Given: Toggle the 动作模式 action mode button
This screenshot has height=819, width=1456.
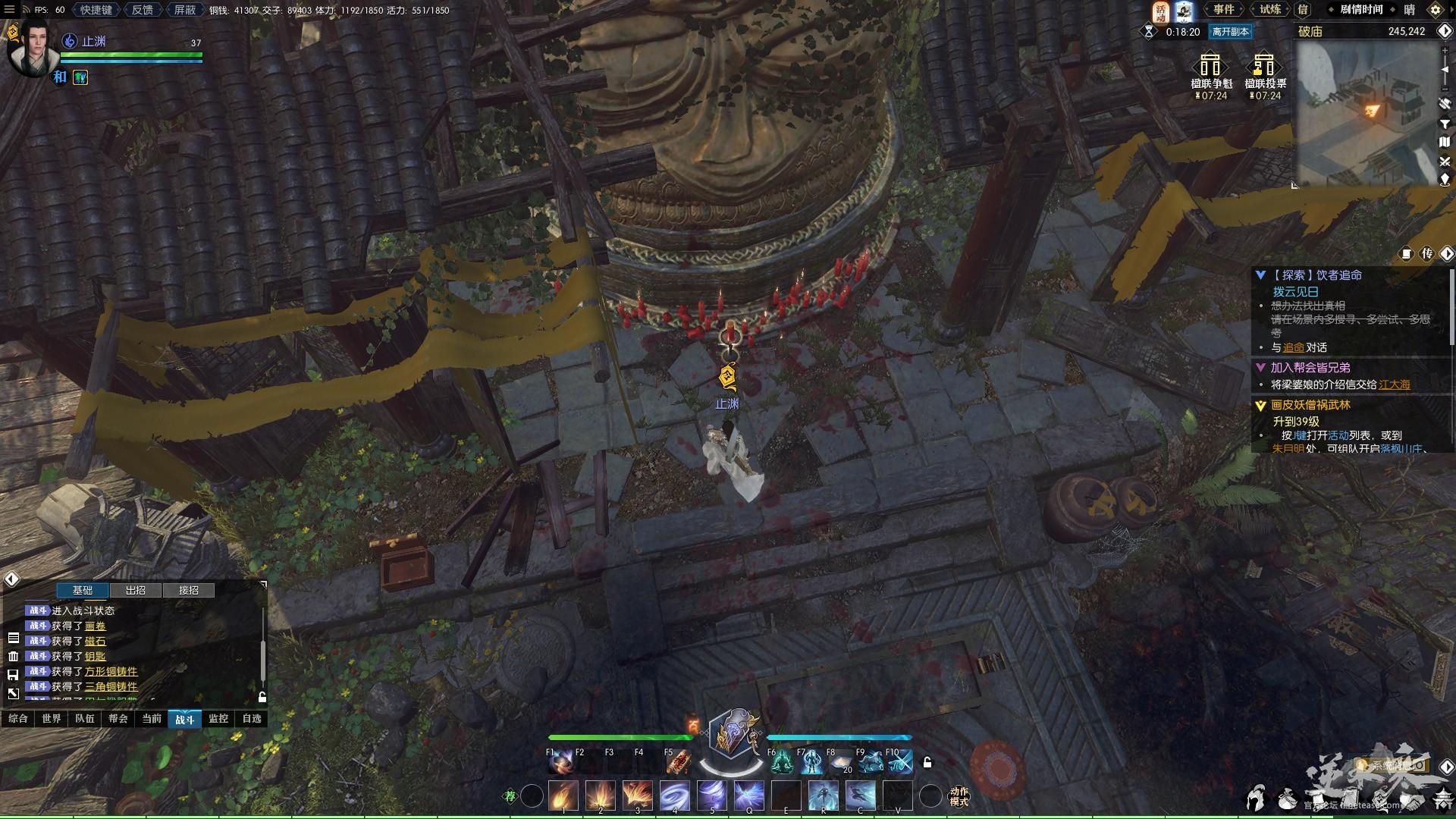Looking at the screenshot, I should (x=959, y=796).
